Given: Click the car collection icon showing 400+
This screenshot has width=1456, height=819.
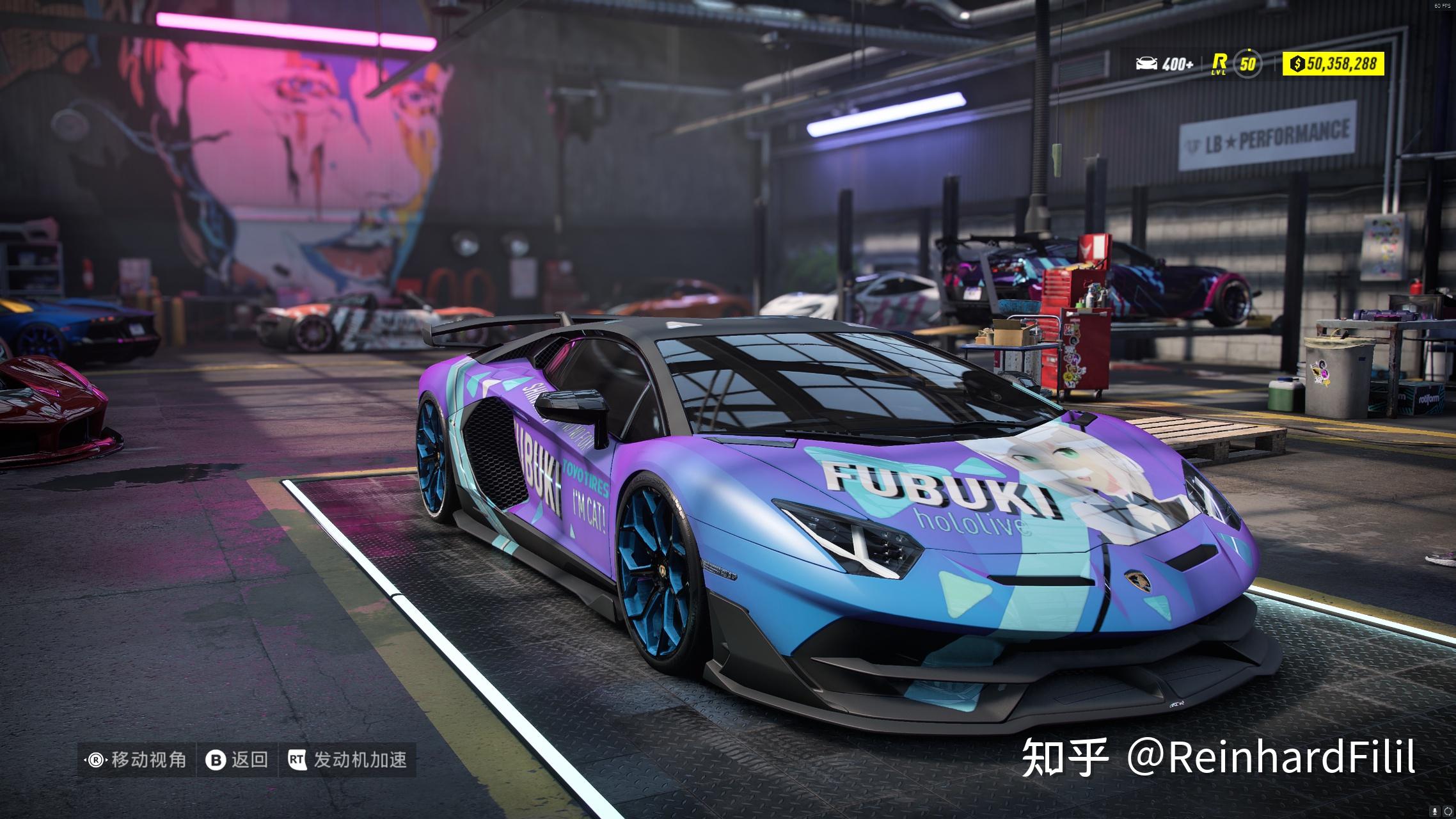Looking at the screenshot, I should [1146, 63].
